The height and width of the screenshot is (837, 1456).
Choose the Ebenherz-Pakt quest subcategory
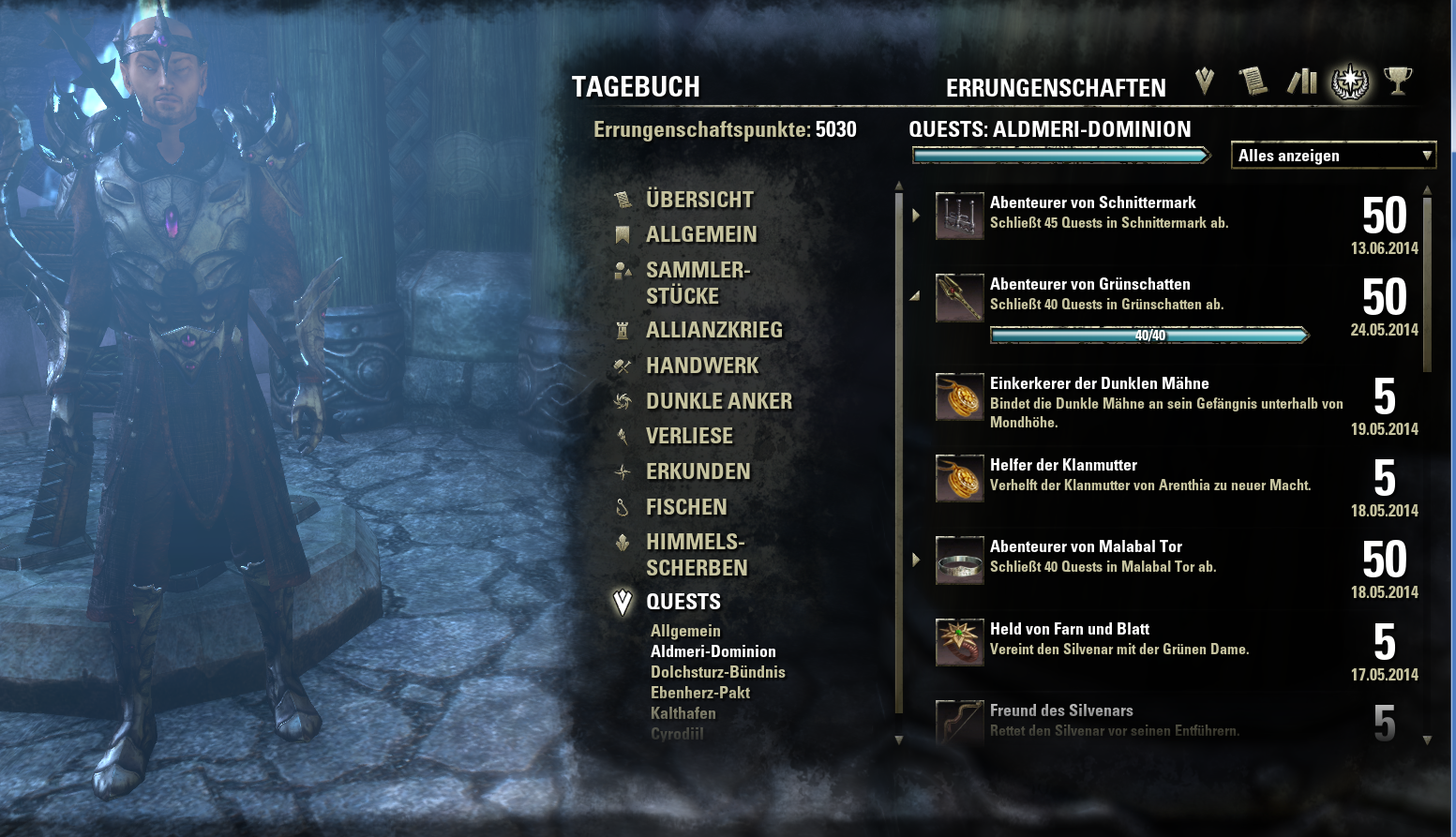699,693
